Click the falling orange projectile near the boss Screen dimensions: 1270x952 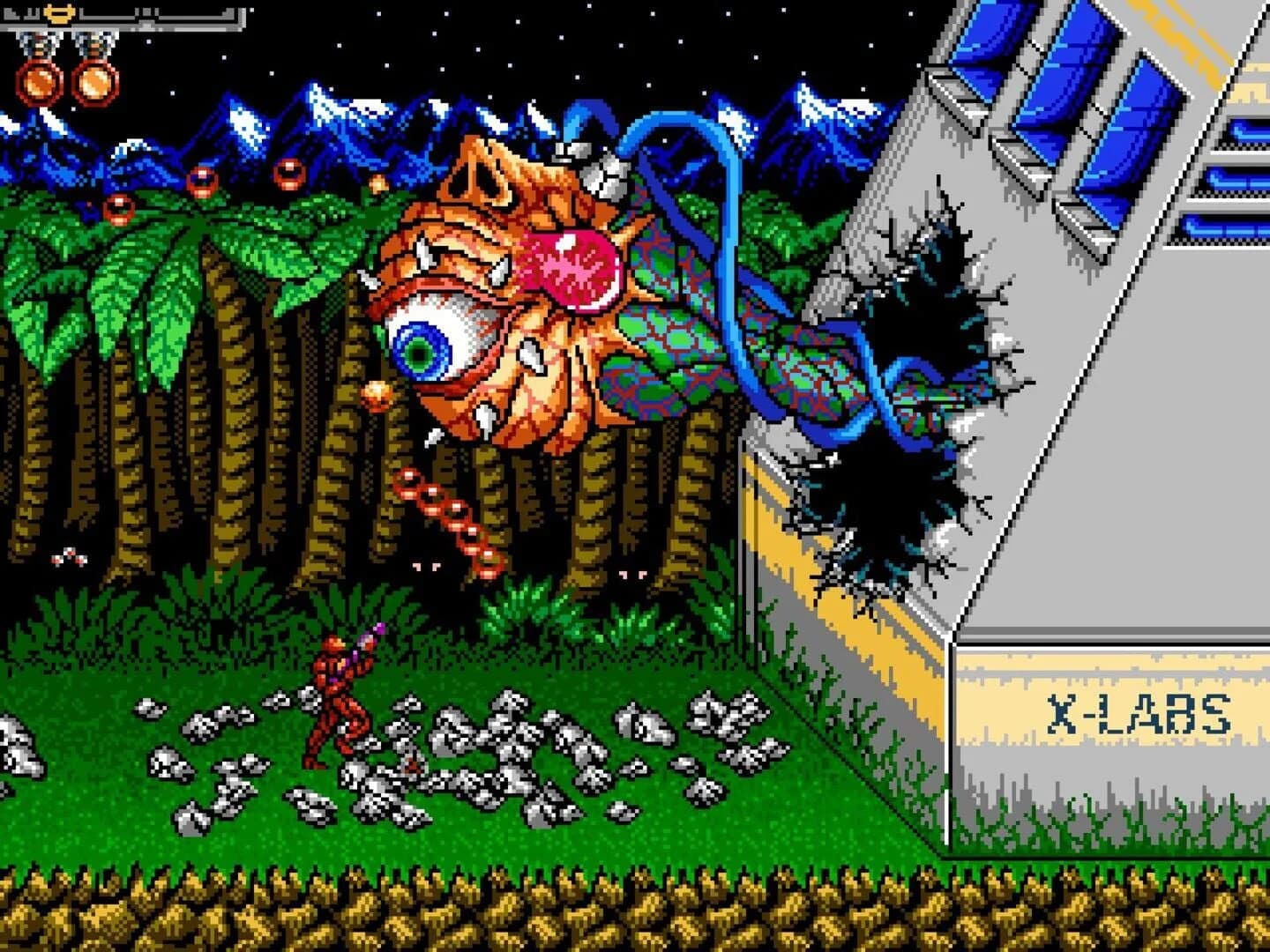pyautogui.click(x=377, y=393)
